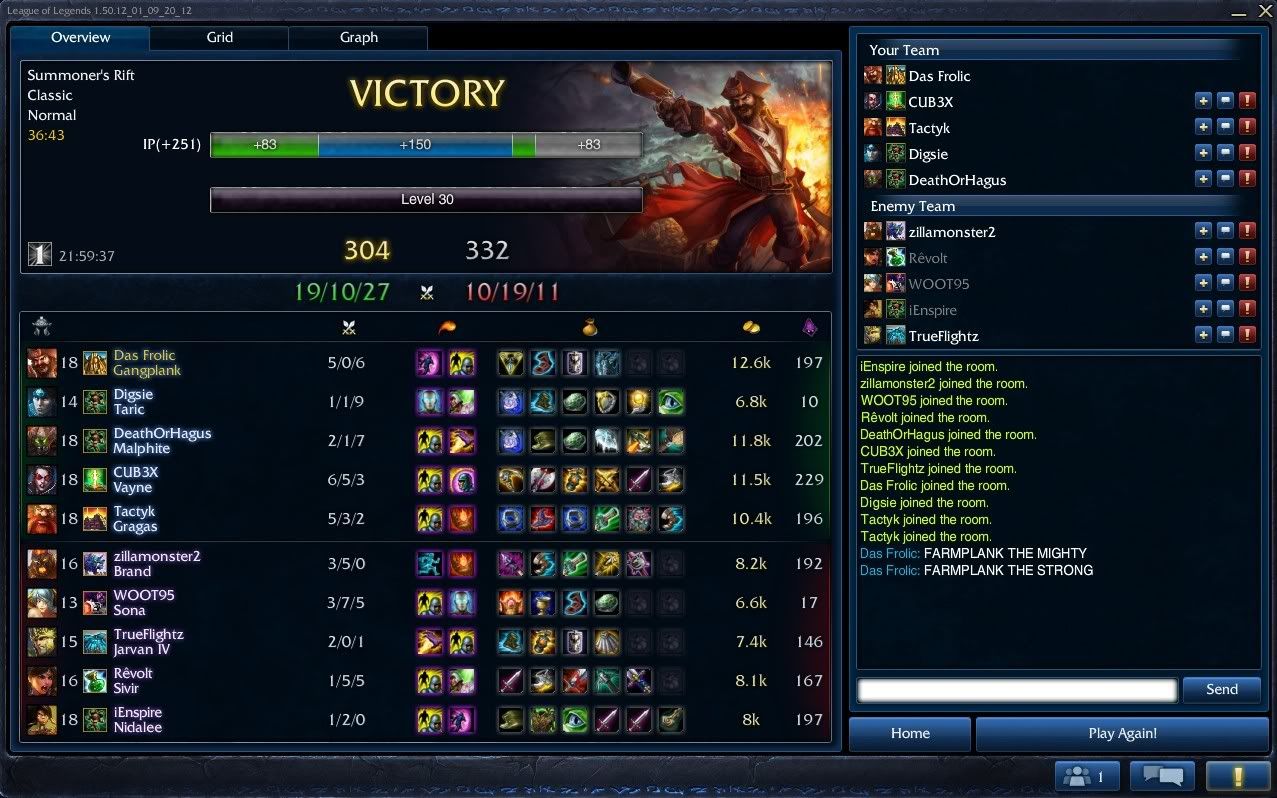Report TrueFlightz with the red exclamation button
Viewport: 1277px width, 798px height.
pos(1247,335)
